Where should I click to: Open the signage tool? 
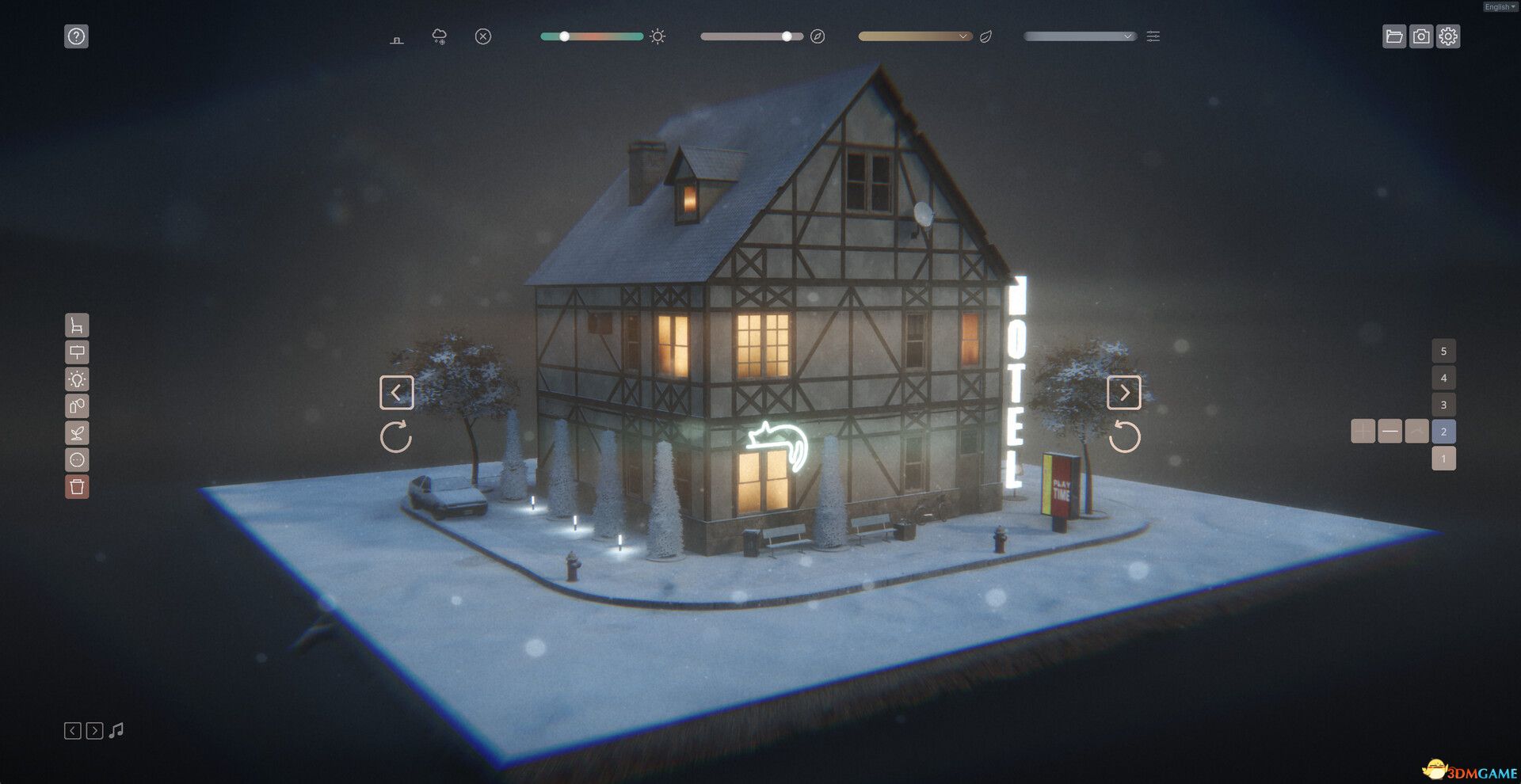tap(77, 352)
